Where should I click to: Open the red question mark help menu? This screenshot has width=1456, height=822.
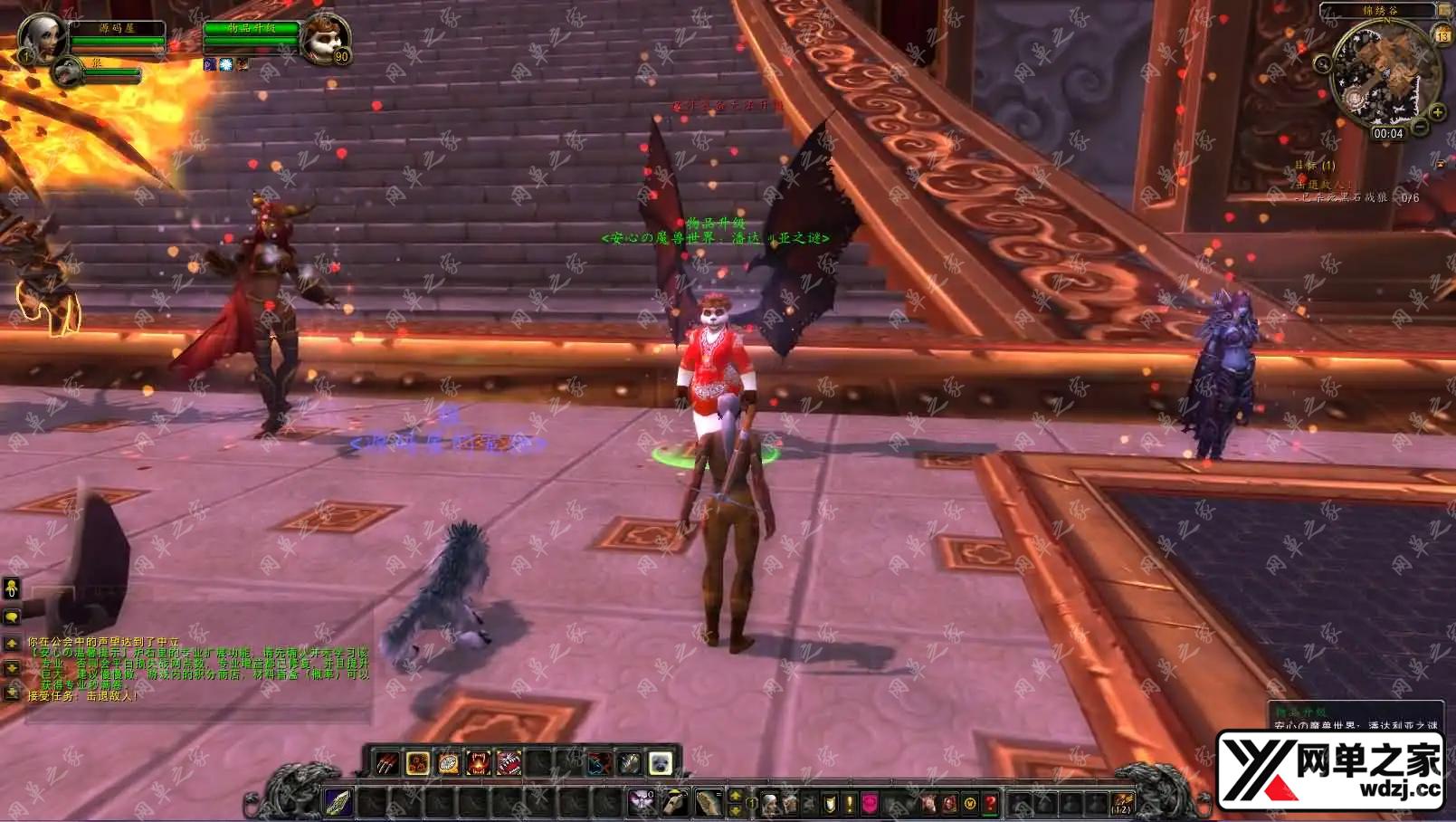pos(991,803)
